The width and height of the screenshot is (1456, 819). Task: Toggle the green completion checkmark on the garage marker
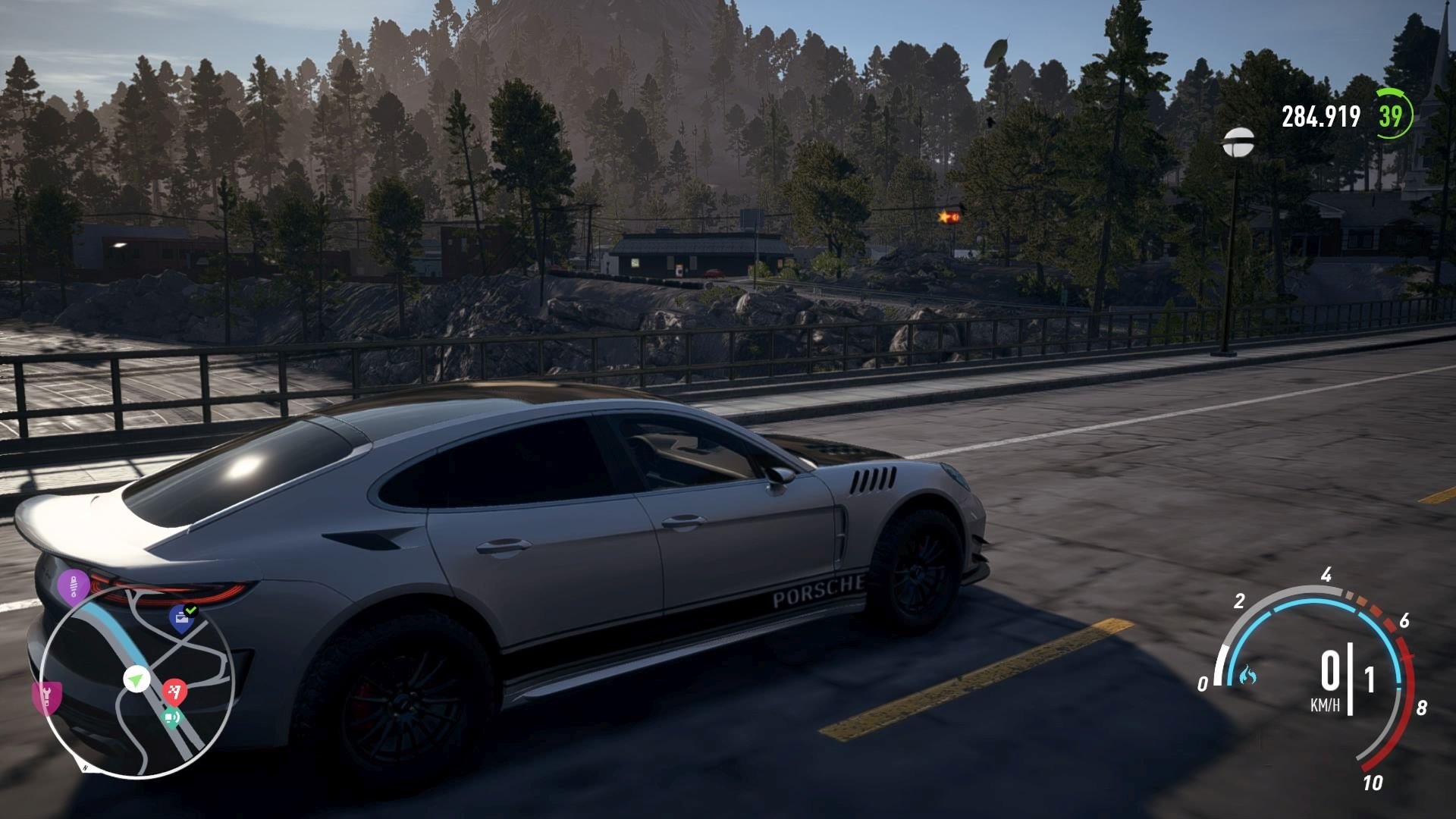[191, 609]
